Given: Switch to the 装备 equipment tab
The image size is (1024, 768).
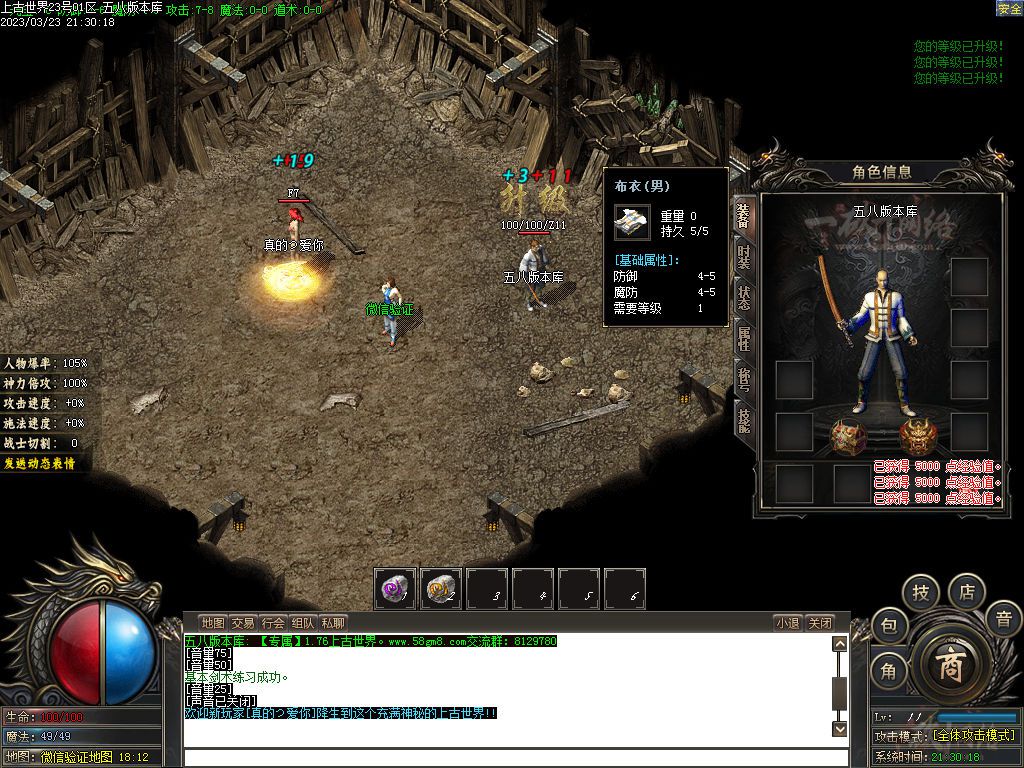Looking at the screenshot, I should point(742,215).
